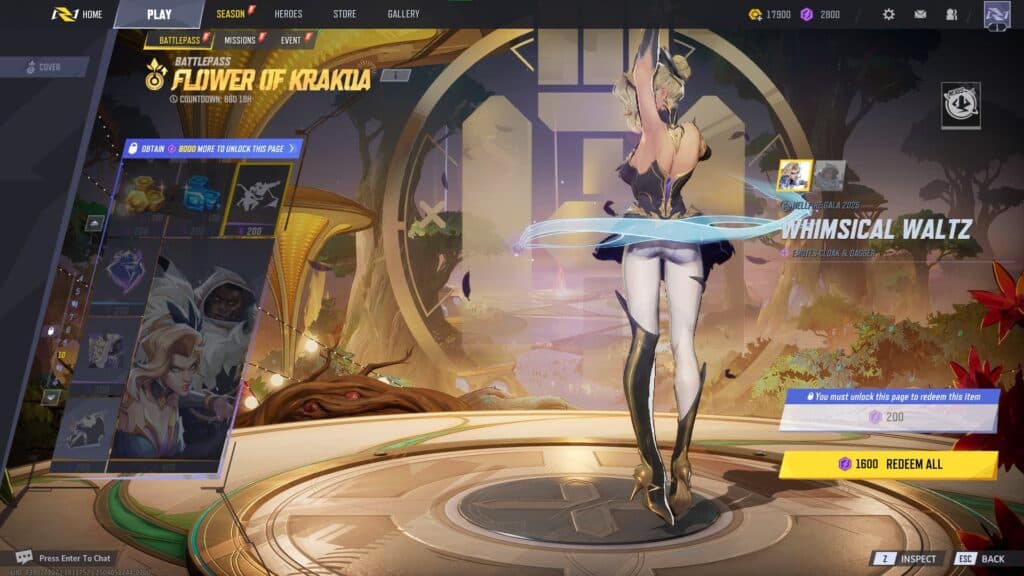This screenshot has width=1024, height=576.
Task: Open the Store tab
Action: [345, 14]
